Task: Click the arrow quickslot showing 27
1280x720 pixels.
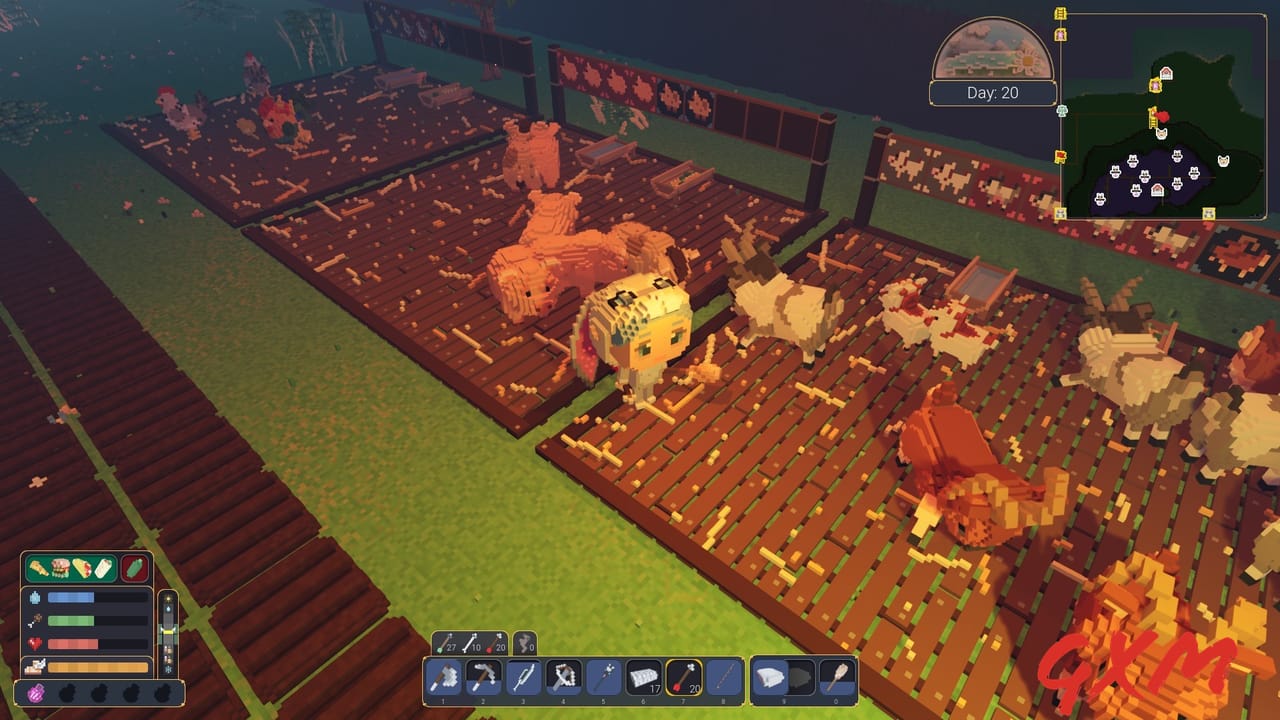Action: pyautogui.click(x=446, y=641)
